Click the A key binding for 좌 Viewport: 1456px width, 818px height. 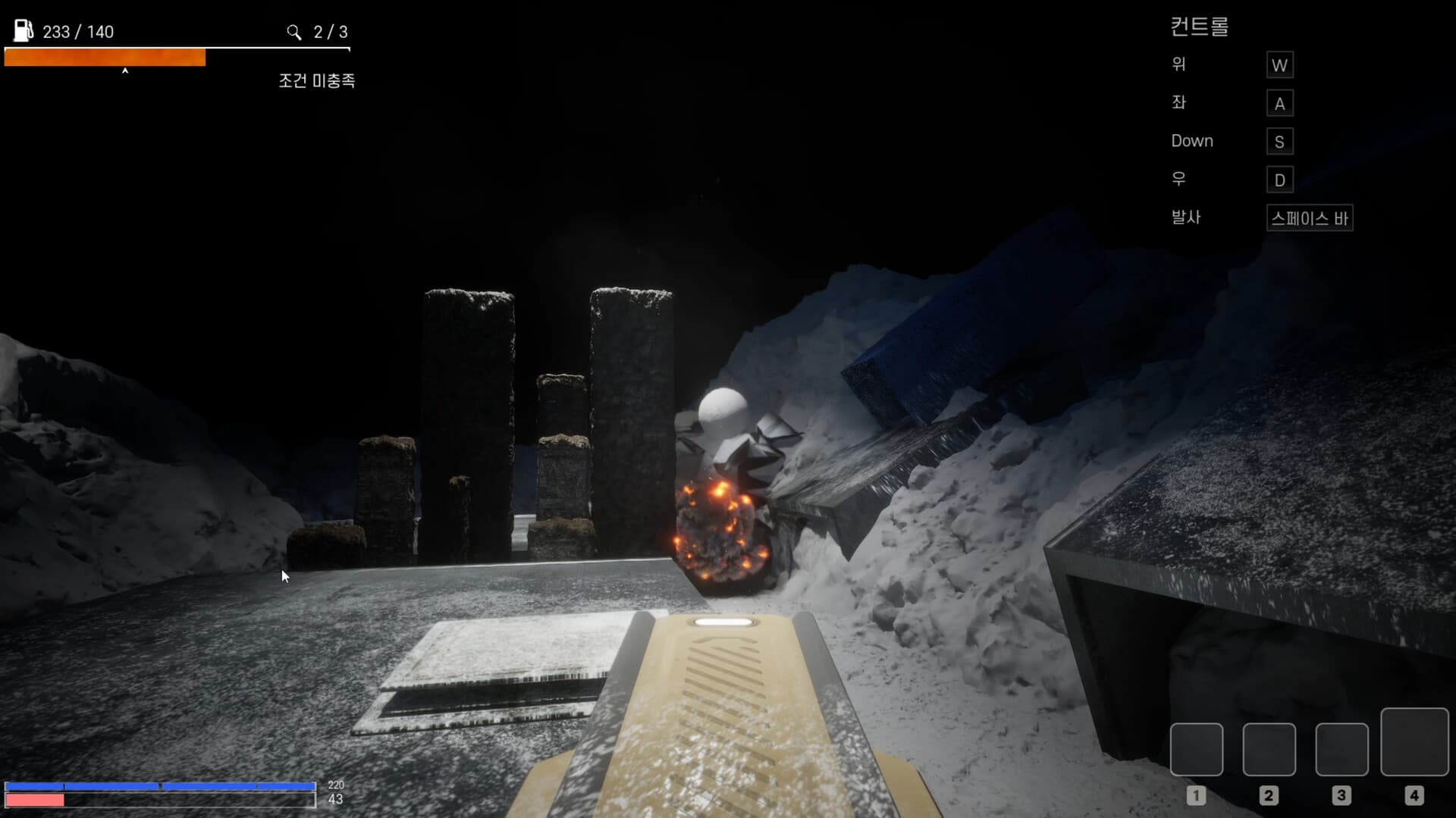tap(1279, 103)
